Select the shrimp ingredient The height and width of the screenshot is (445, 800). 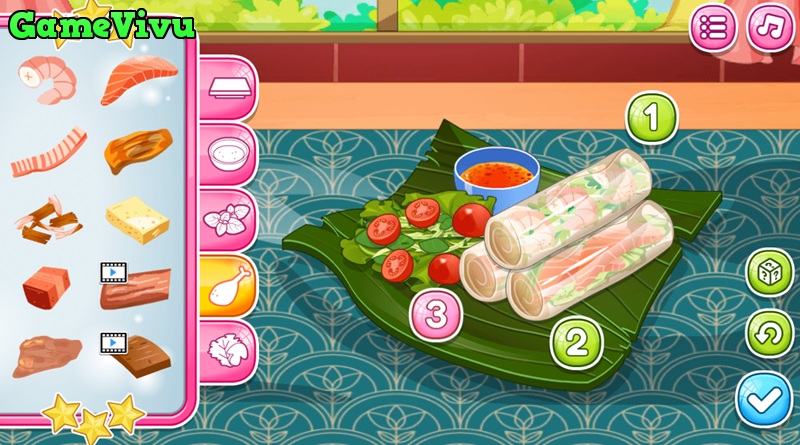tap(46, 79)
